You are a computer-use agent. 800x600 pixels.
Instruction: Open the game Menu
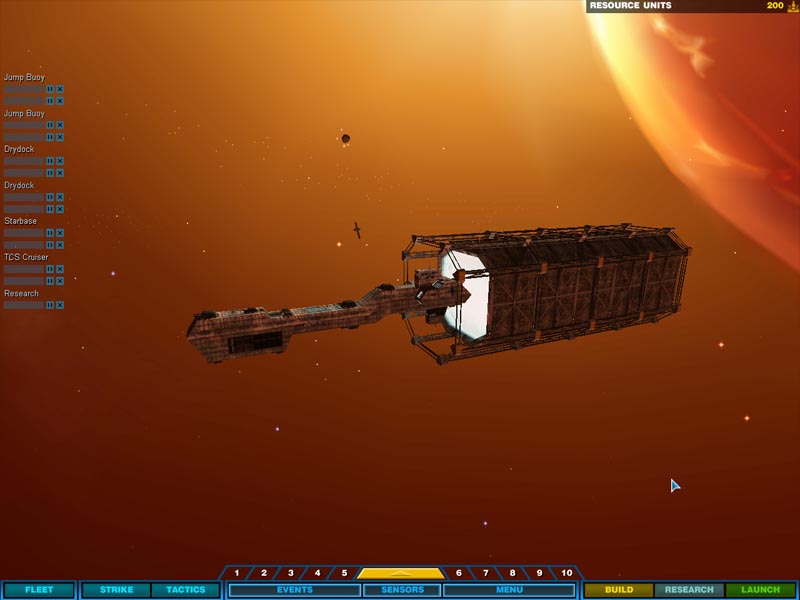coord(508,590)
